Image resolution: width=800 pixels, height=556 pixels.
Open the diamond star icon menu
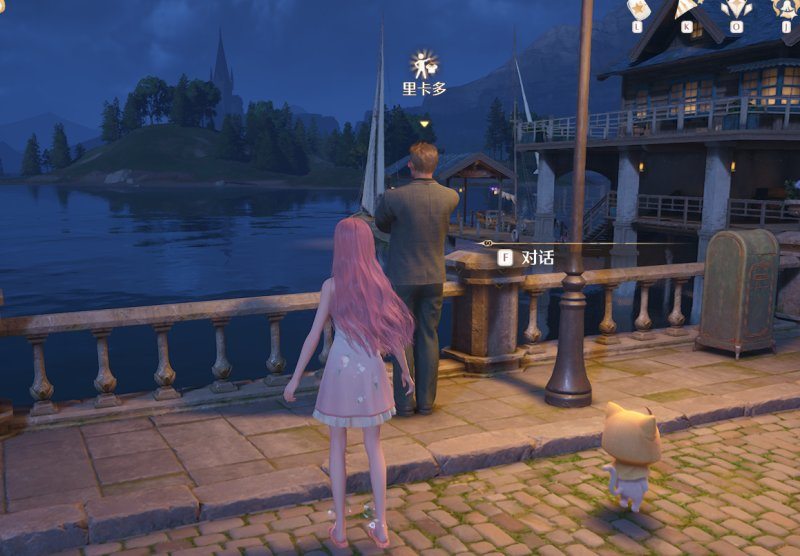coord(736,9)
